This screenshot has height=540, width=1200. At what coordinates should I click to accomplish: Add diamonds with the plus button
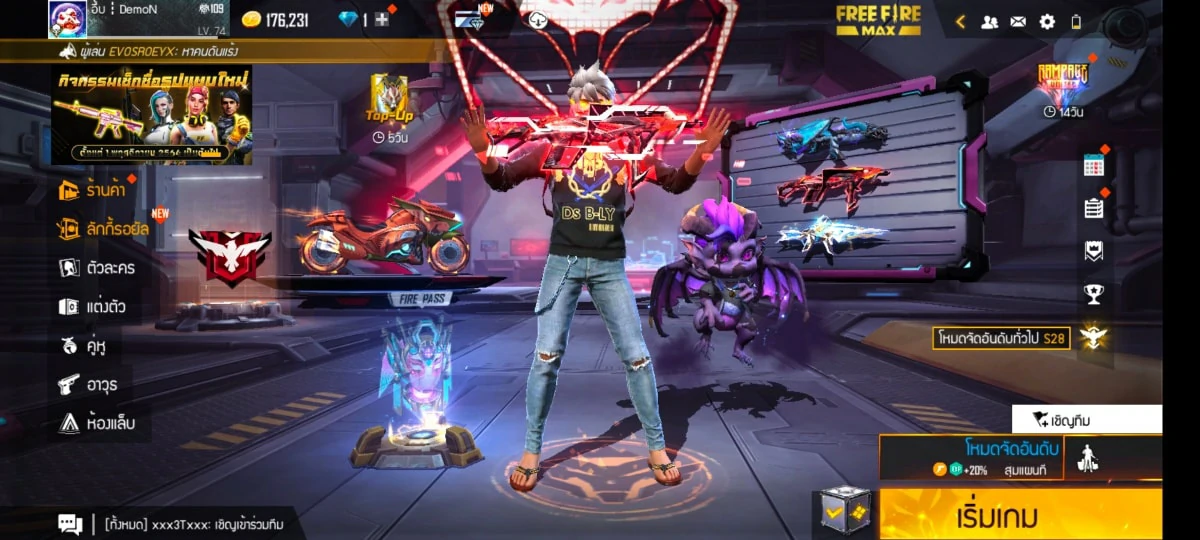[x=381, y=20]
